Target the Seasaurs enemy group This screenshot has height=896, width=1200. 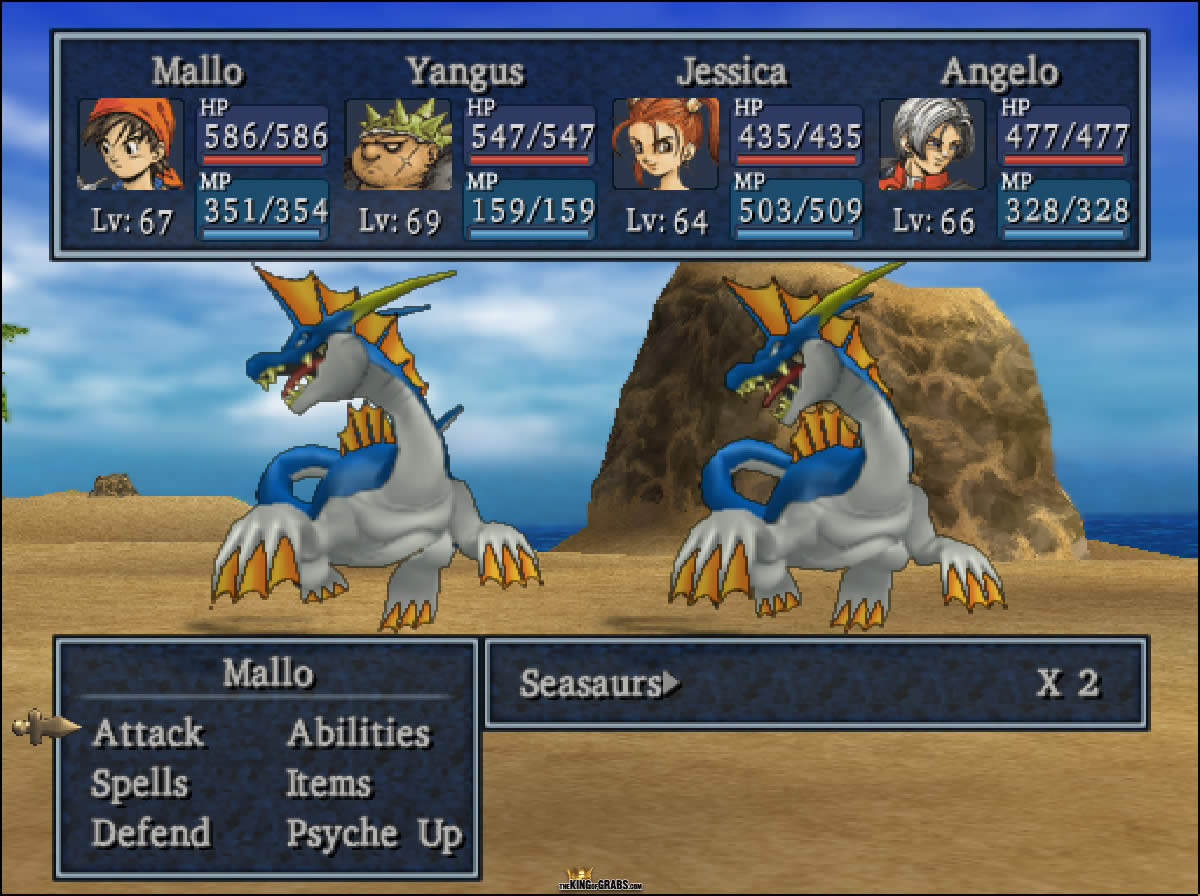(590, 684)
